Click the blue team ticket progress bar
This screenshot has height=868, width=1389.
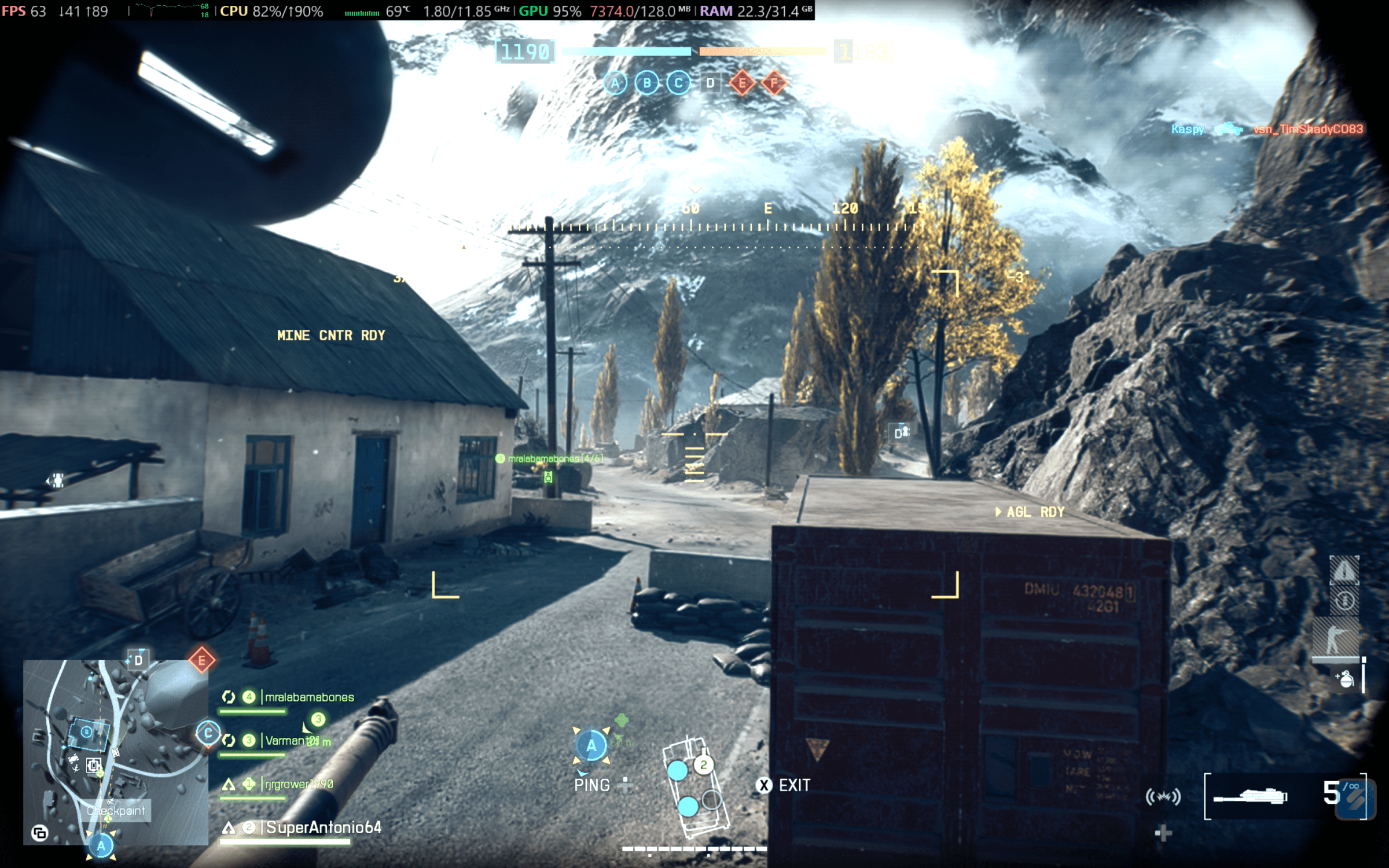coord(628,52)
